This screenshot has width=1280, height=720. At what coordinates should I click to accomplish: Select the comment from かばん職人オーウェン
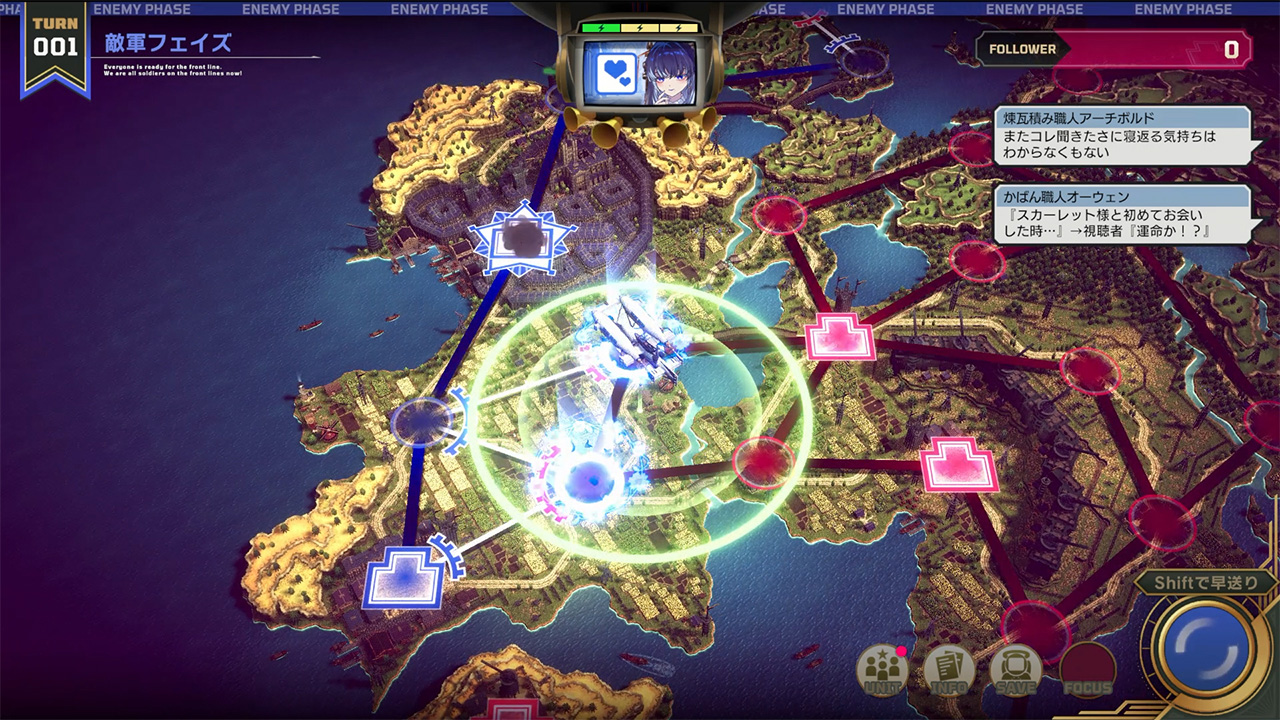1121,214
